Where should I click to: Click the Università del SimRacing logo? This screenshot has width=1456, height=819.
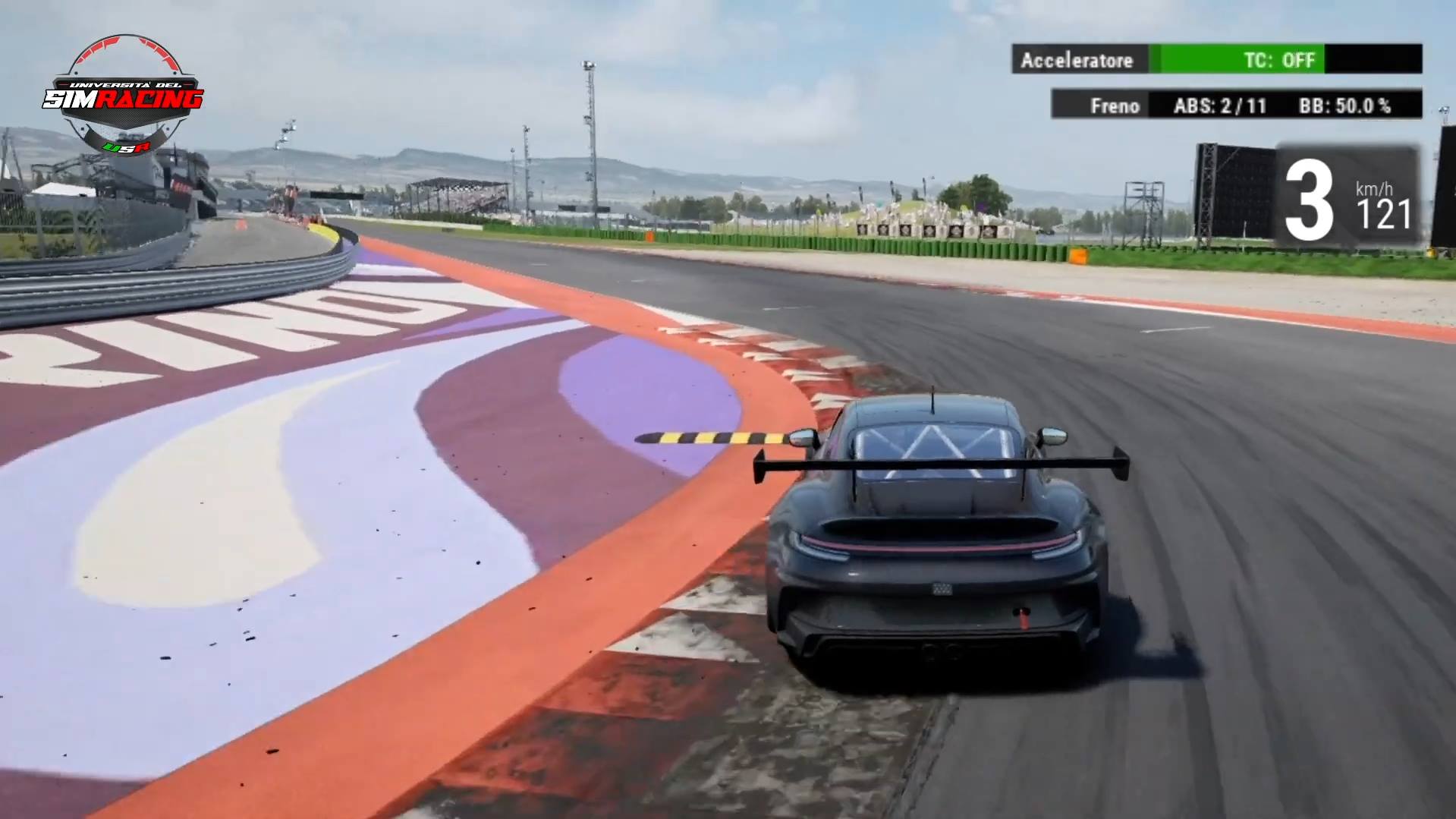(x=124, y=96)
